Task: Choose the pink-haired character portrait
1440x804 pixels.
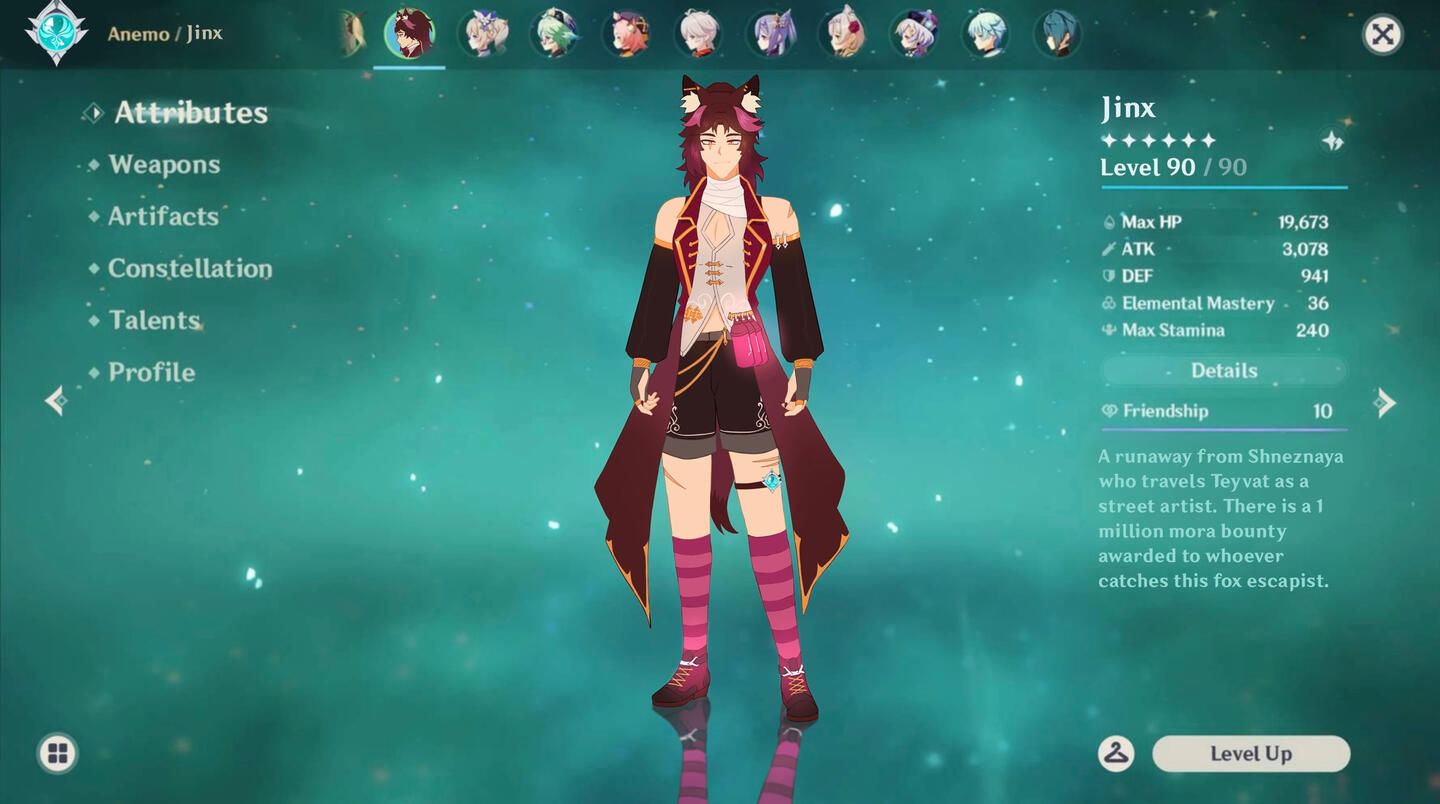Action: coord(626,34)
